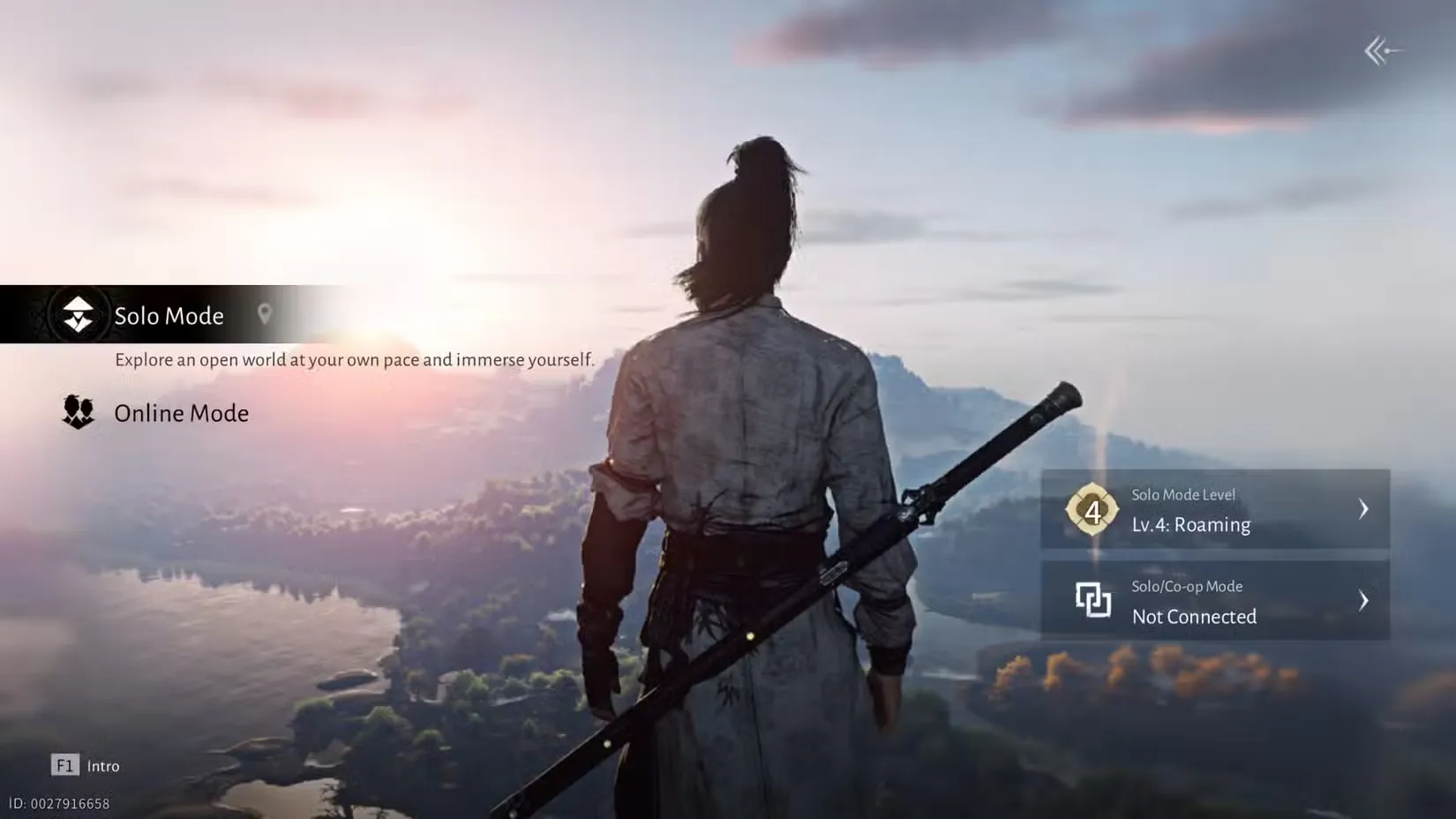This screenshot has height=819, width=1456.
Task: Switch to Online Mode
Action: click(x=180, y=412)
